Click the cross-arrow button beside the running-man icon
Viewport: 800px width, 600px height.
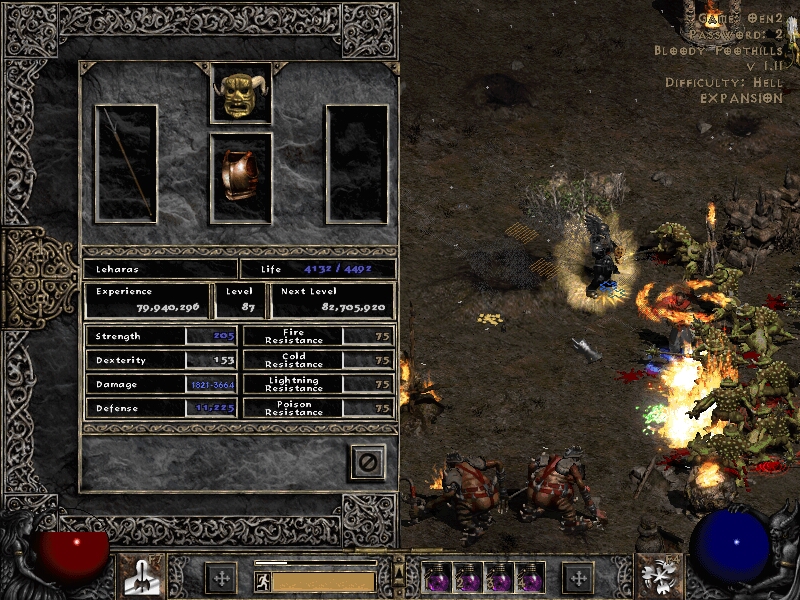pyautogui.click(x=220, y=577)
